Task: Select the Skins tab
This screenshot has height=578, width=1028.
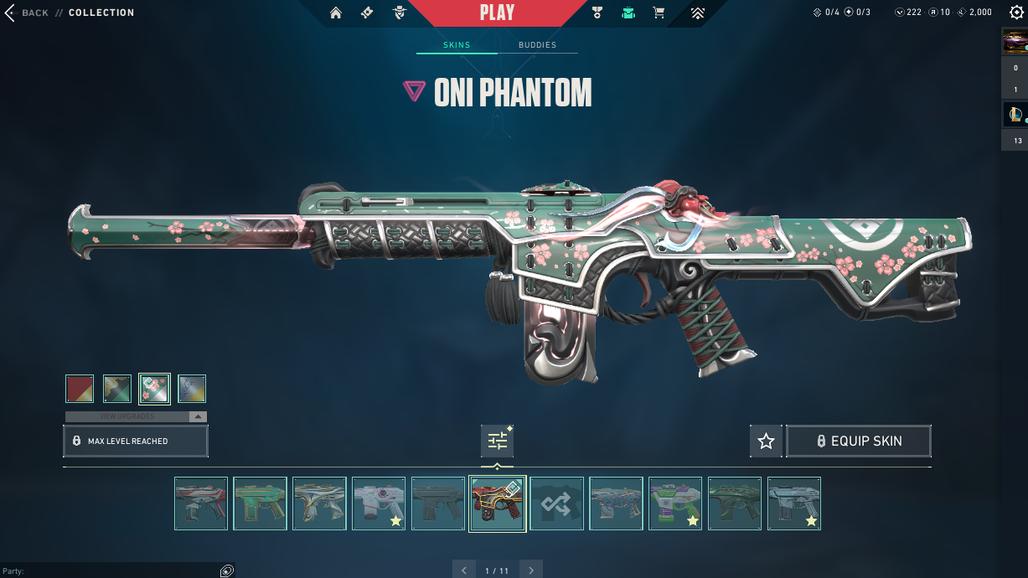Action: pos(456,45)
